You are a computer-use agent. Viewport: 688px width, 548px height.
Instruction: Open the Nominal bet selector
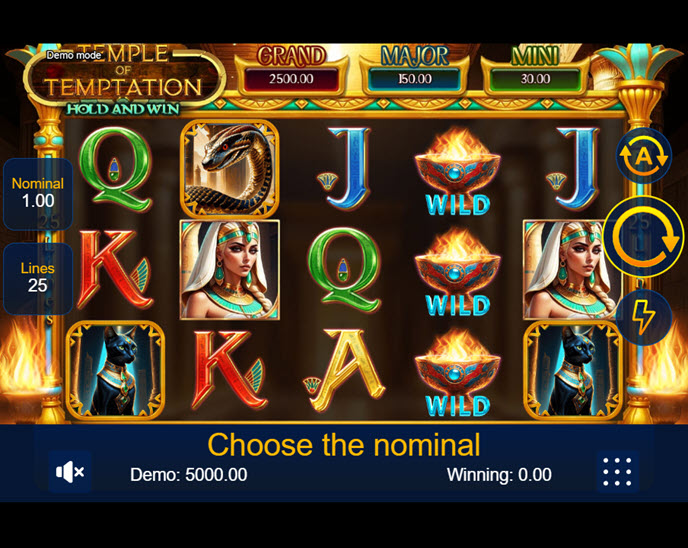38,193
